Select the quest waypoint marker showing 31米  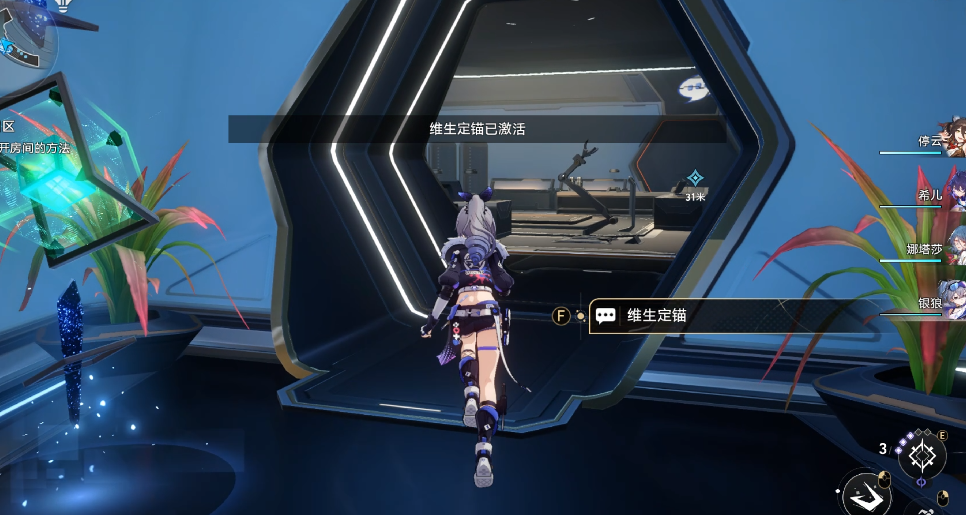(x=695, y=180)
